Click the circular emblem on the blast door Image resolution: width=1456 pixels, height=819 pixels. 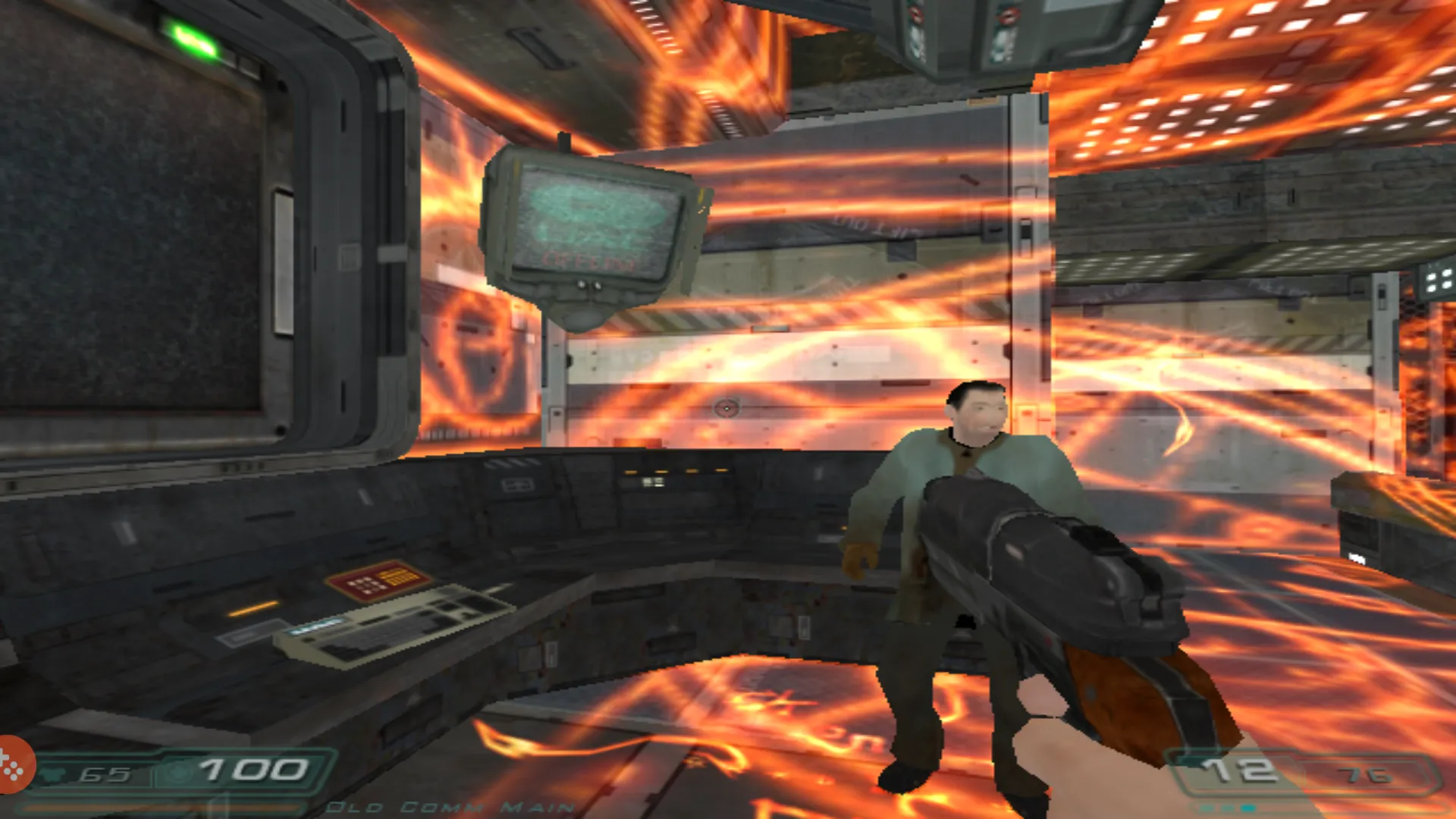click(x=728, y=407)
